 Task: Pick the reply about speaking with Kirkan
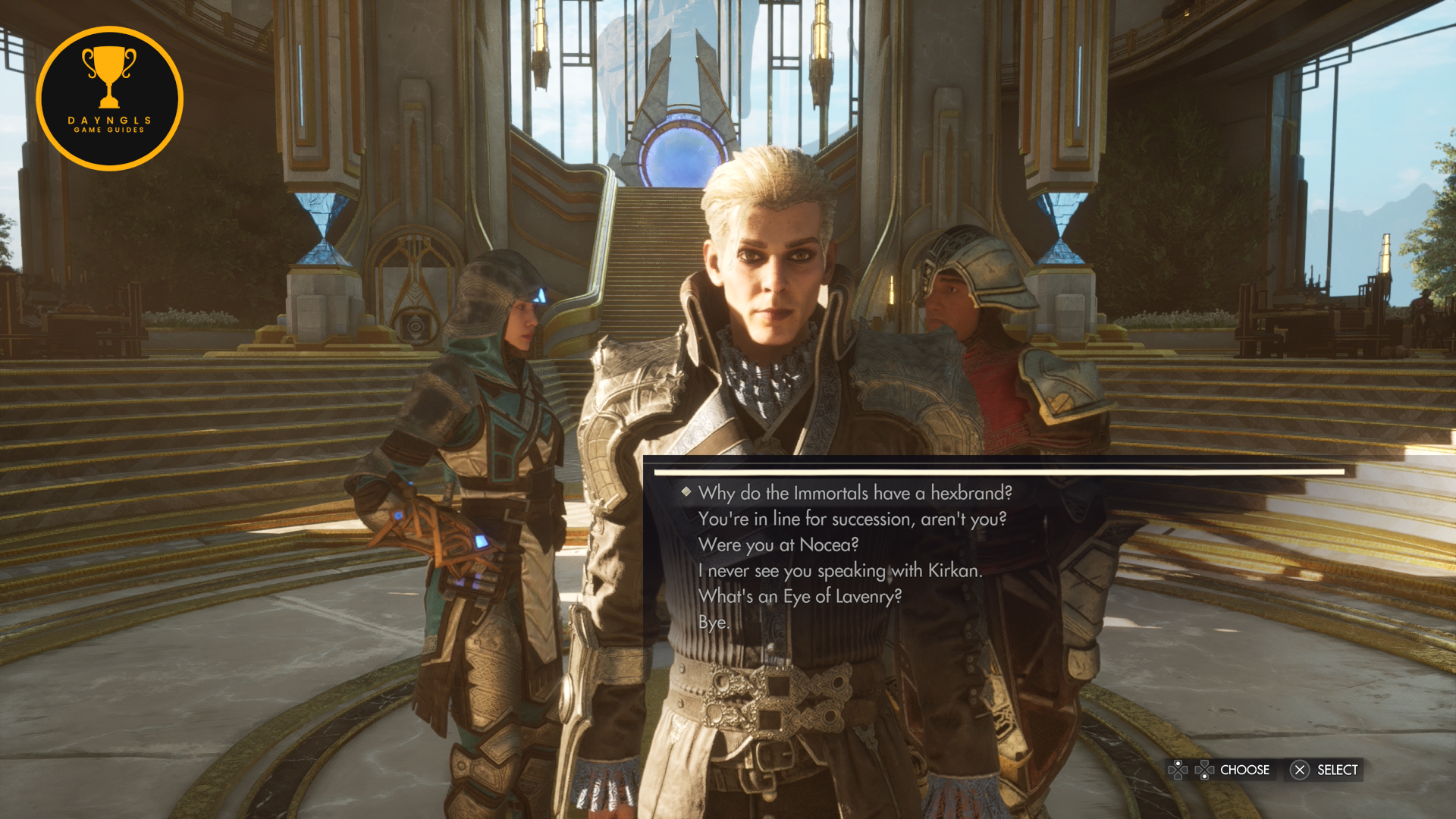839,571
